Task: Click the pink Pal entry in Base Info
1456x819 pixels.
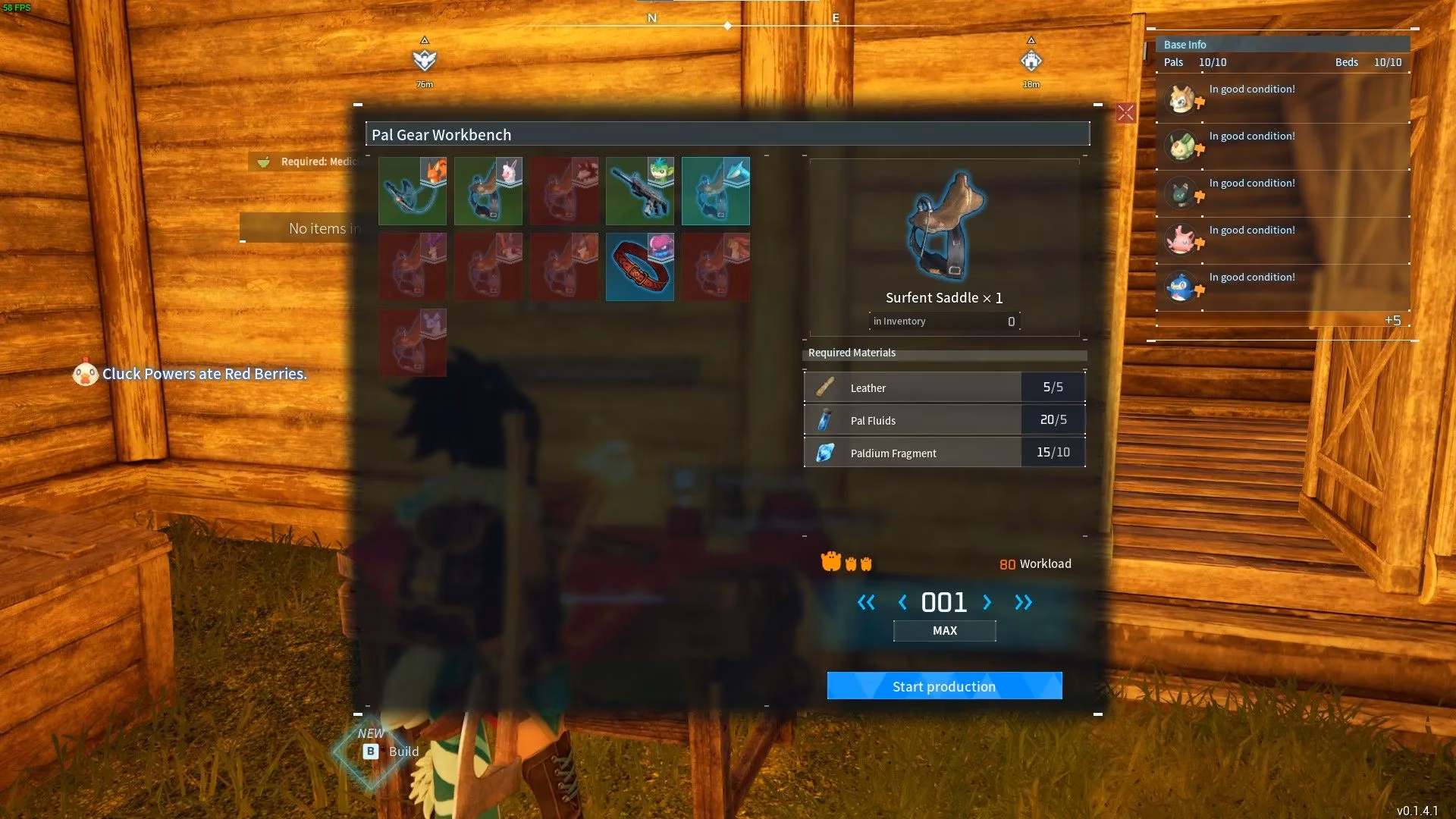Action: (1181, 240)
